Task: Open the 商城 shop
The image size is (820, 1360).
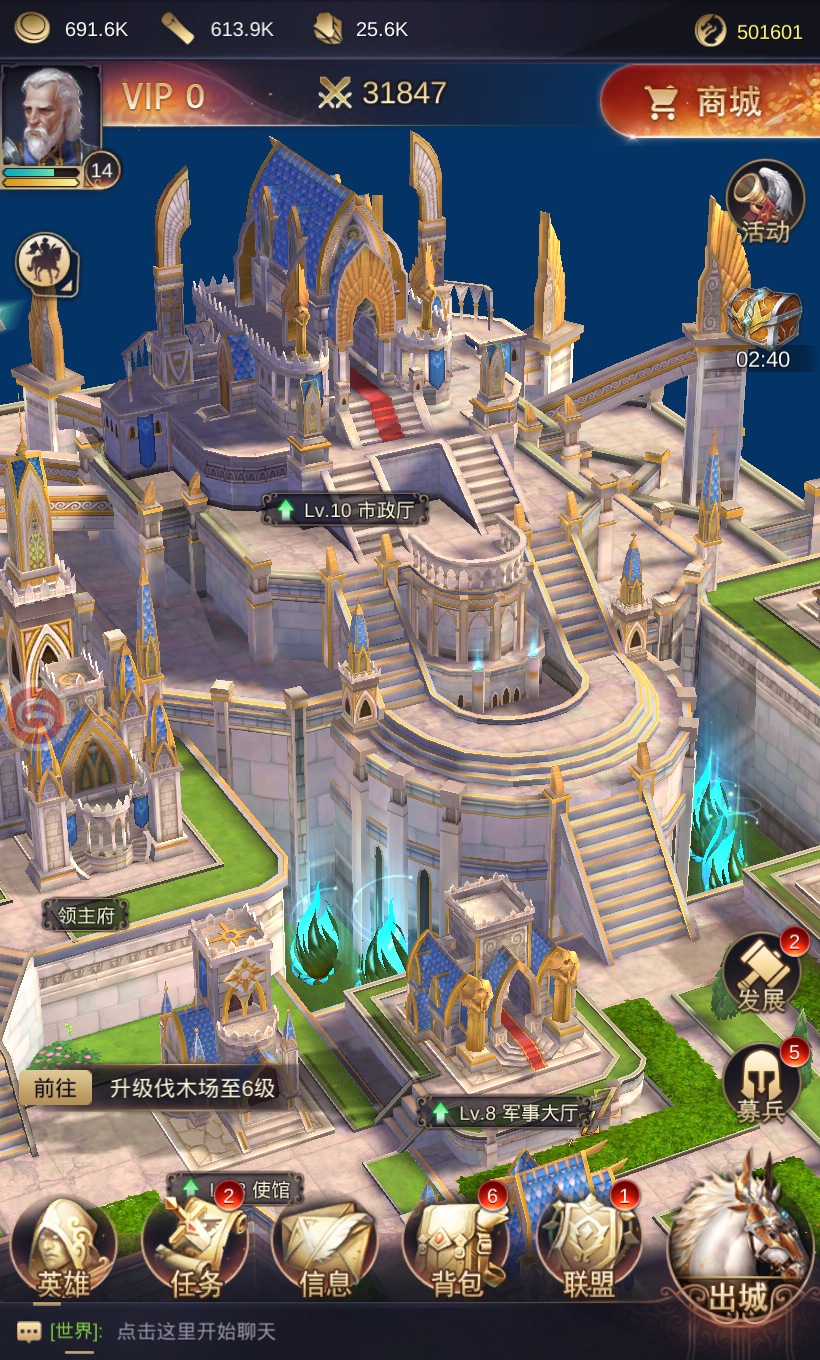Action: tap(708, 102)
